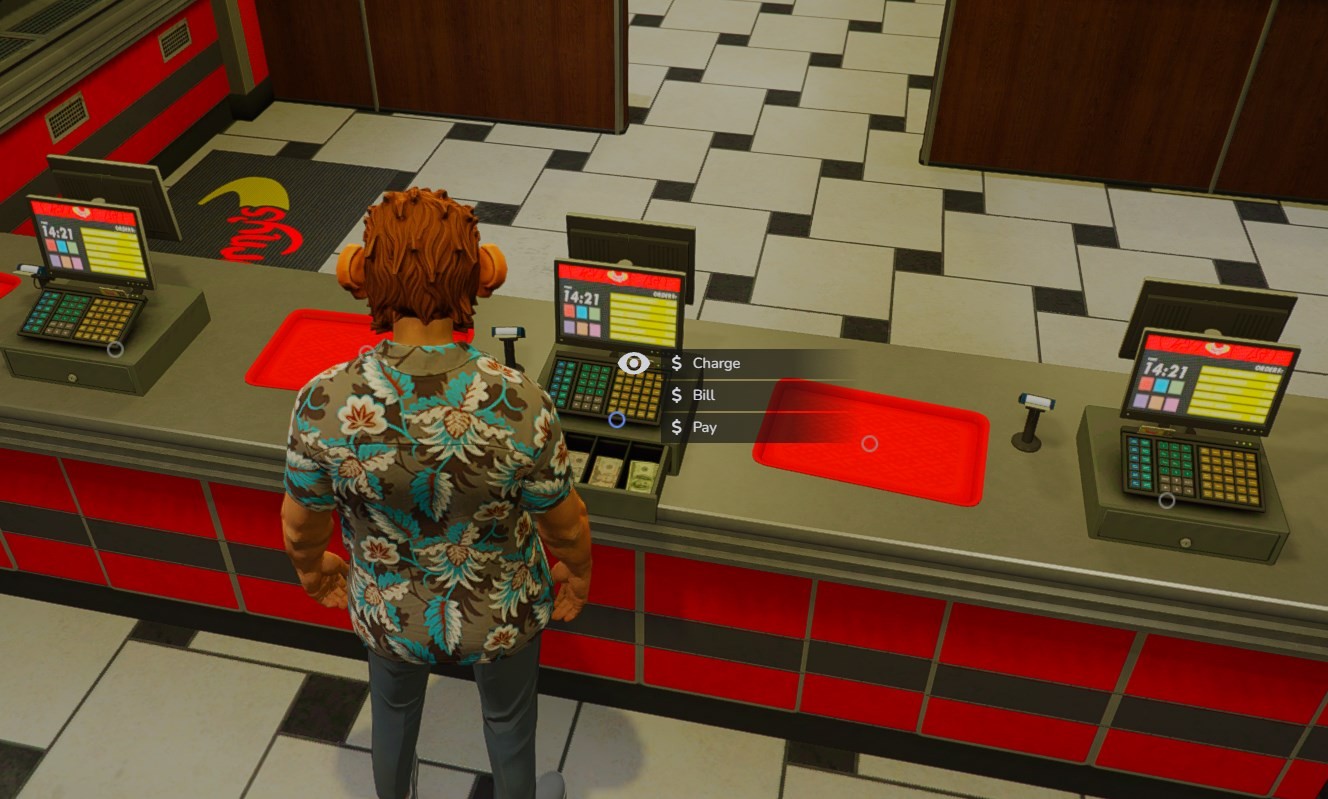This screenshot has height=799, width=1328.
Task: Click the Pay option
Action: coord(704,427)
